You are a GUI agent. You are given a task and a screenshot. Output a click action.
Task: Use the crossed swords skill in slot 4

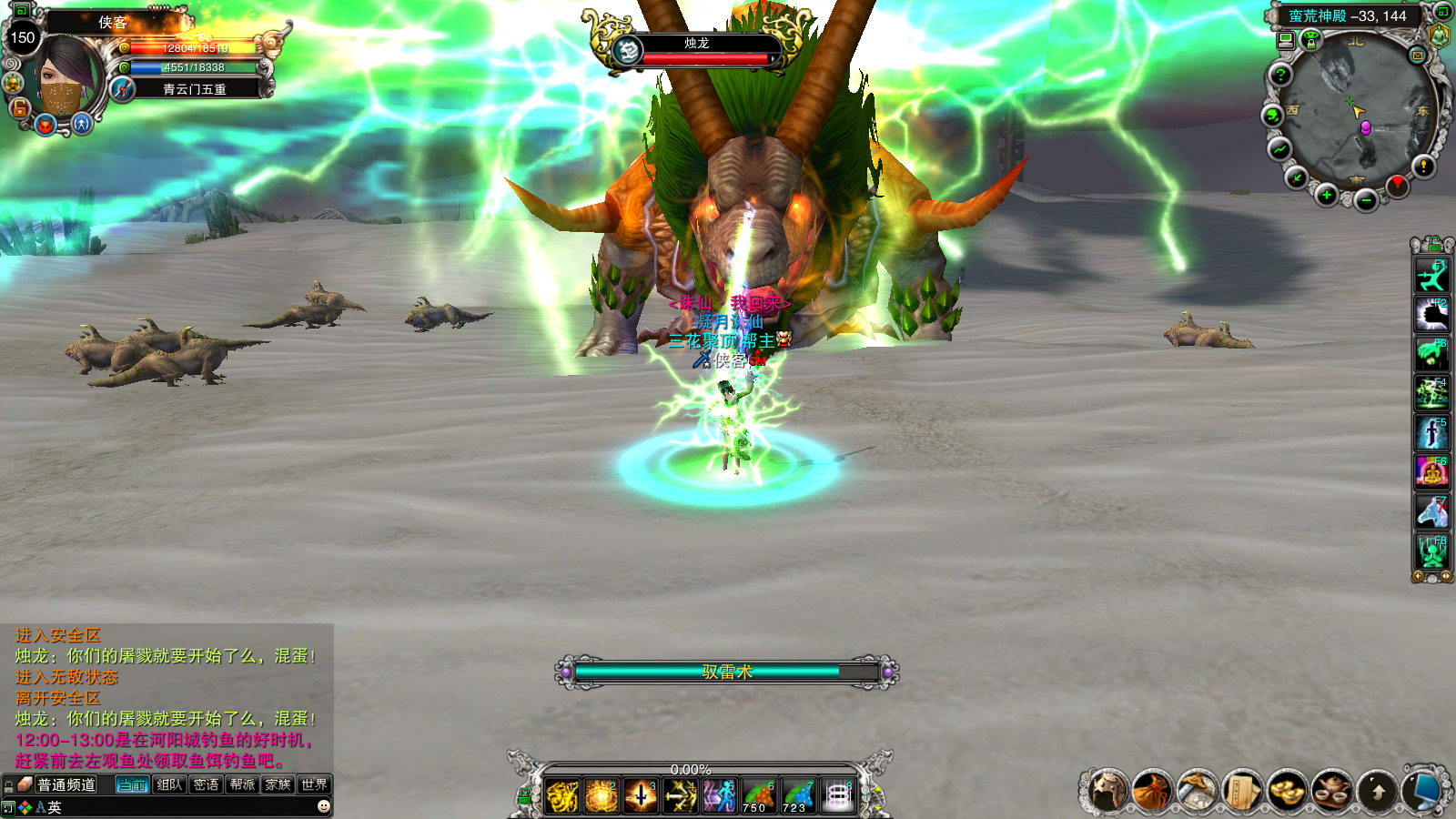tap(679, 796)
